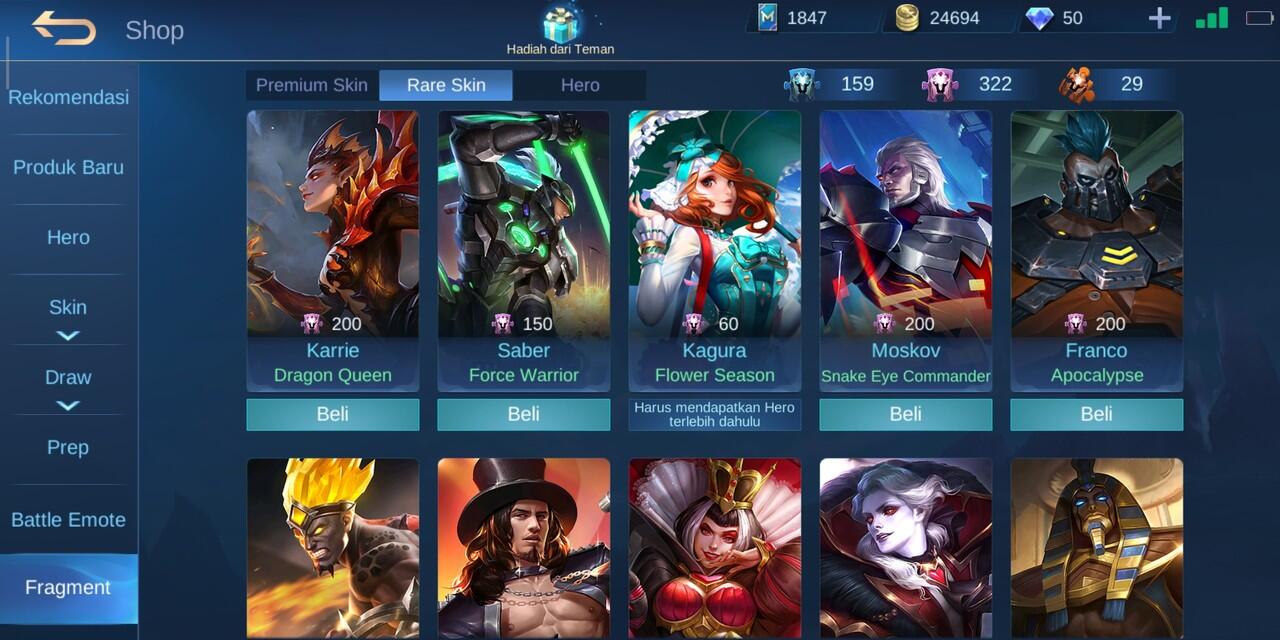
Task: Add more diamonds with the plus button
Action: (1159, 18)
